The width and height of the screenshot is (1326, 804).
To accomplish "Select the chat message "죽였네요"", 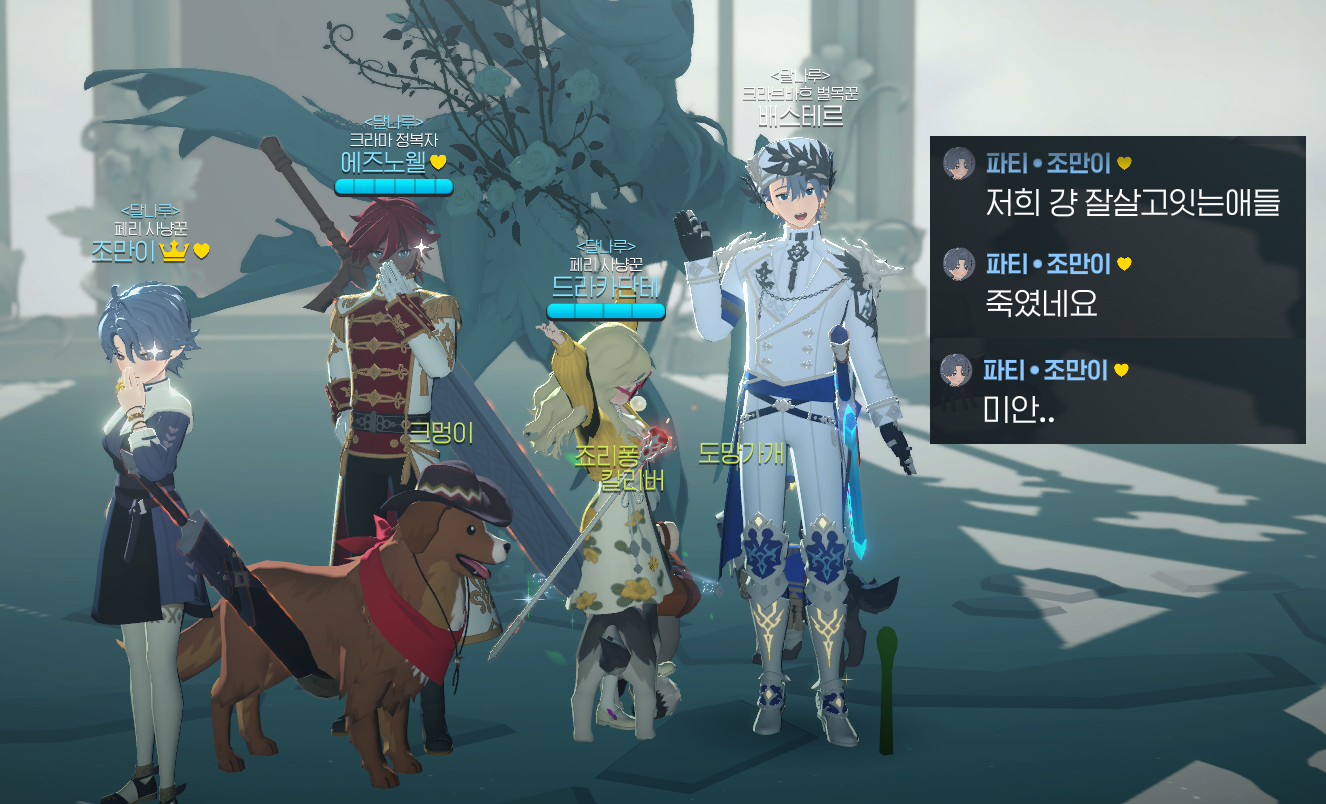I will (x=1042, y=303).
